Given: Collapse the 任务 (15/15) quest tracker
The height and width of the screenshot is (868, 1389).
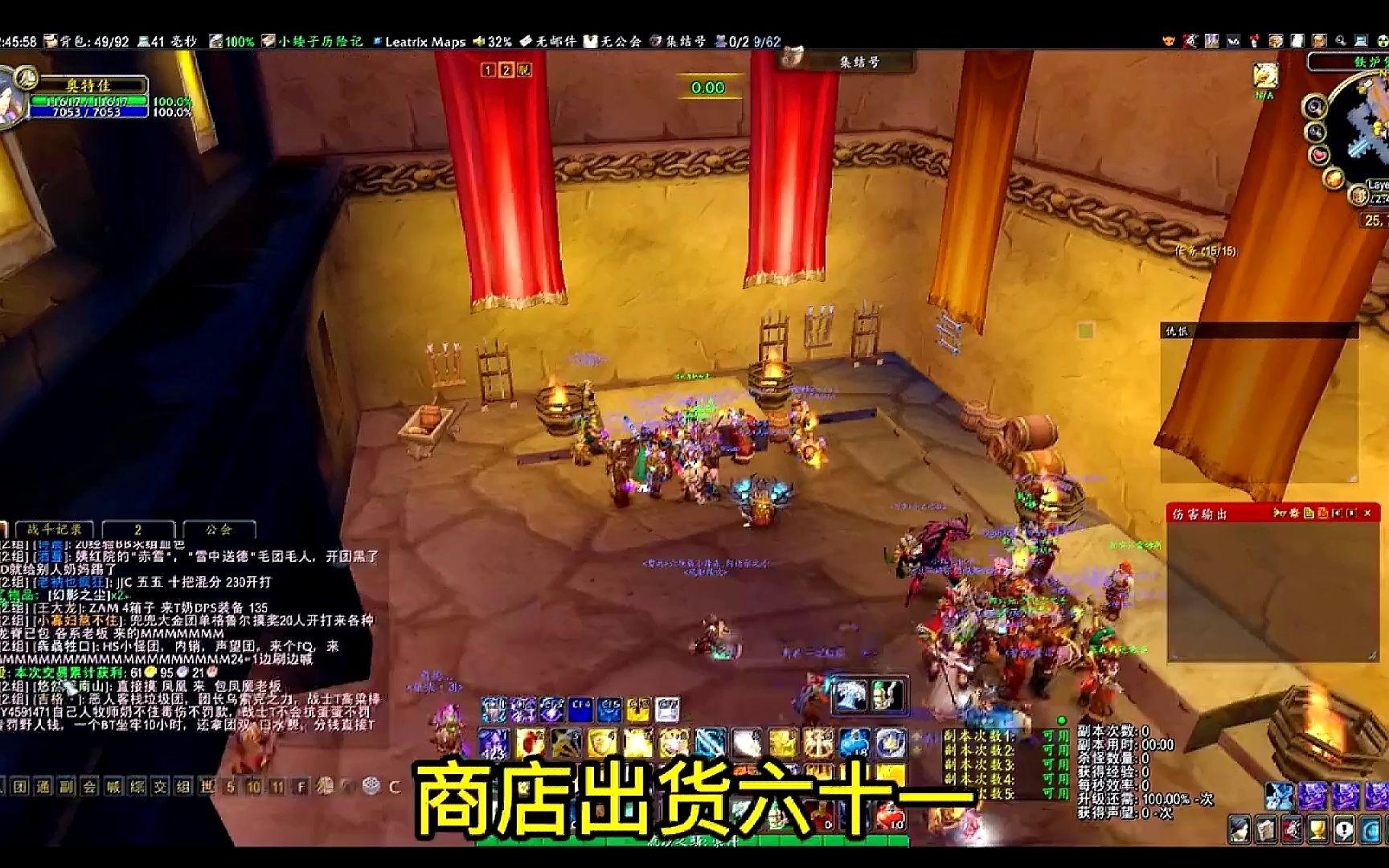Looking at the screenshot, I should pos(1208,251).
